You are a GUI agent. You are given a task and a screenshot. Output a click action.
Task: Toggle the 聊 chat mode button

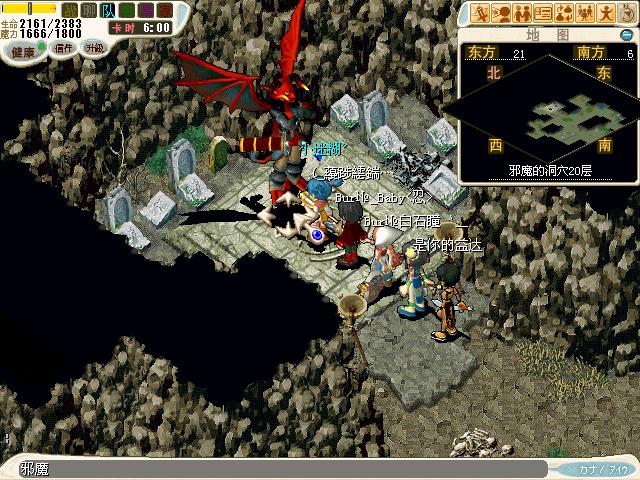pyautogui.click(x=89, y=10)
